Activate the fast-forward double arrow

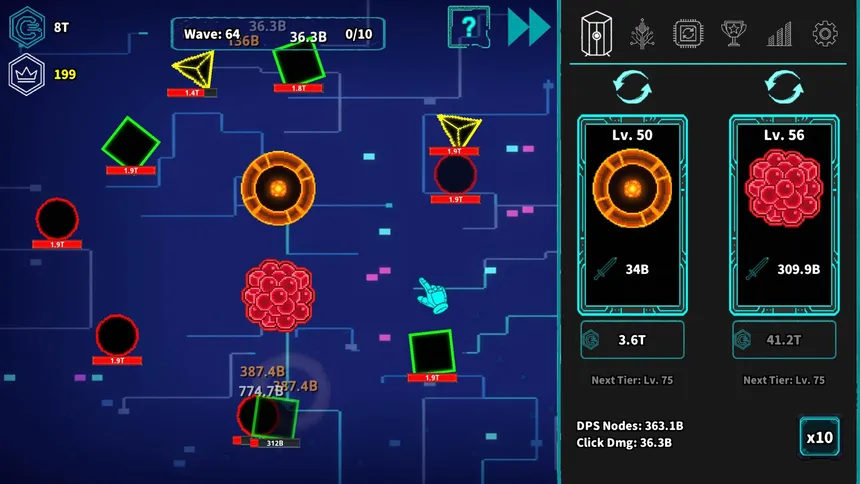(x=528, y=27)
